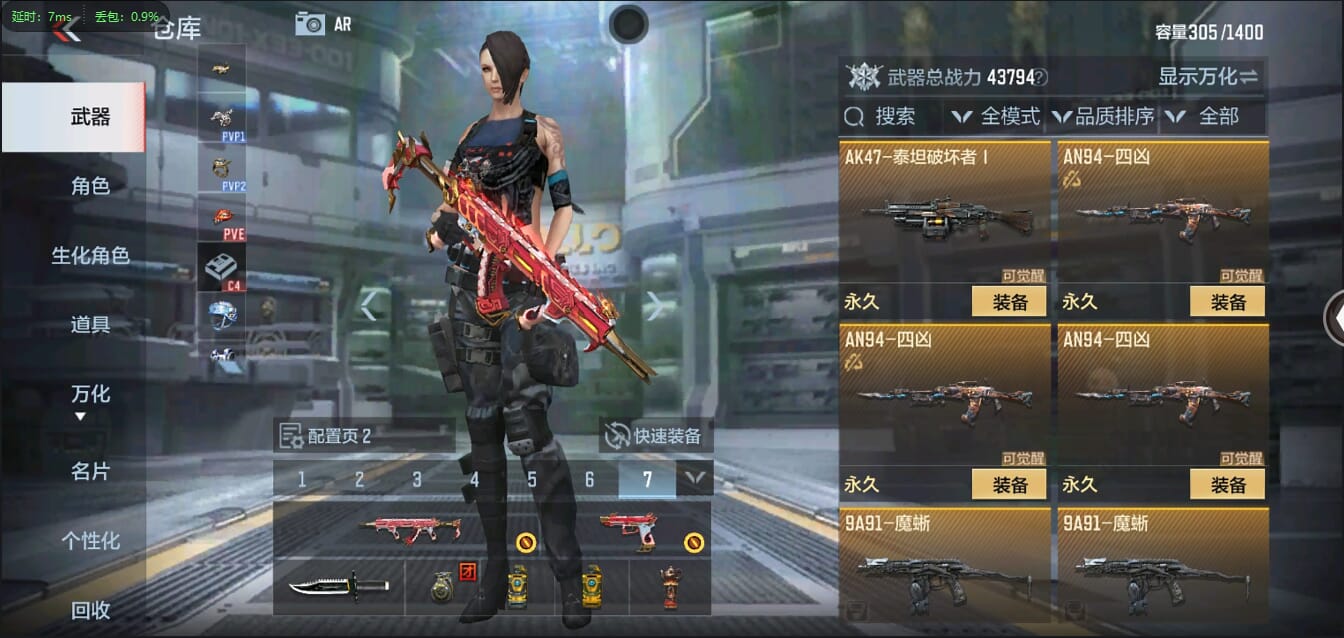Open the 生化角色 category
1344x638 pixels.
point(90,256)
